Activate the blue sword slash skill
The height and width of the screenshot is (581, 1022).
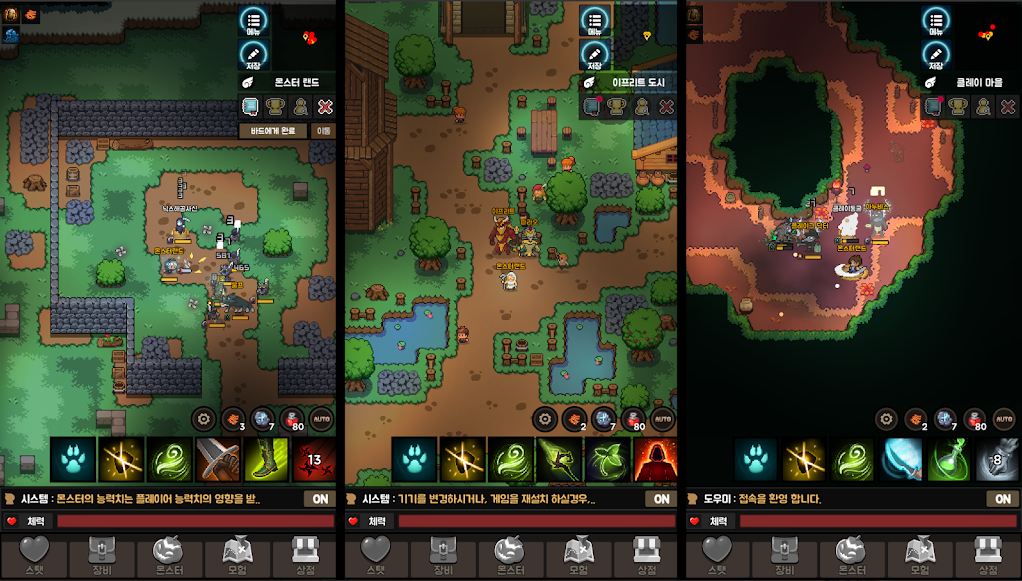901,459
